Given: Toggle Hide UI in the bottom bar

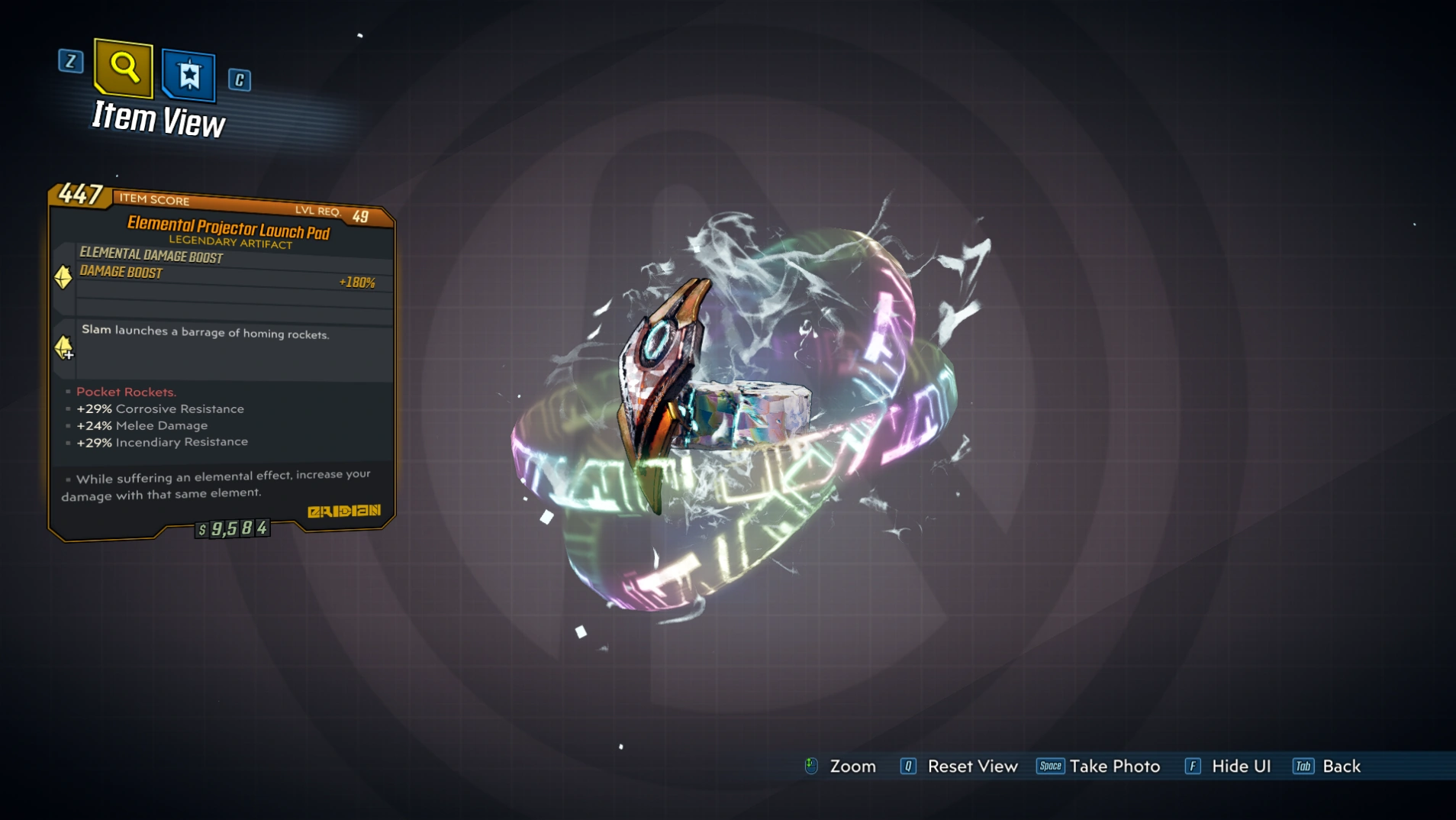Looking at the screenshot, I should [1240, 766].
